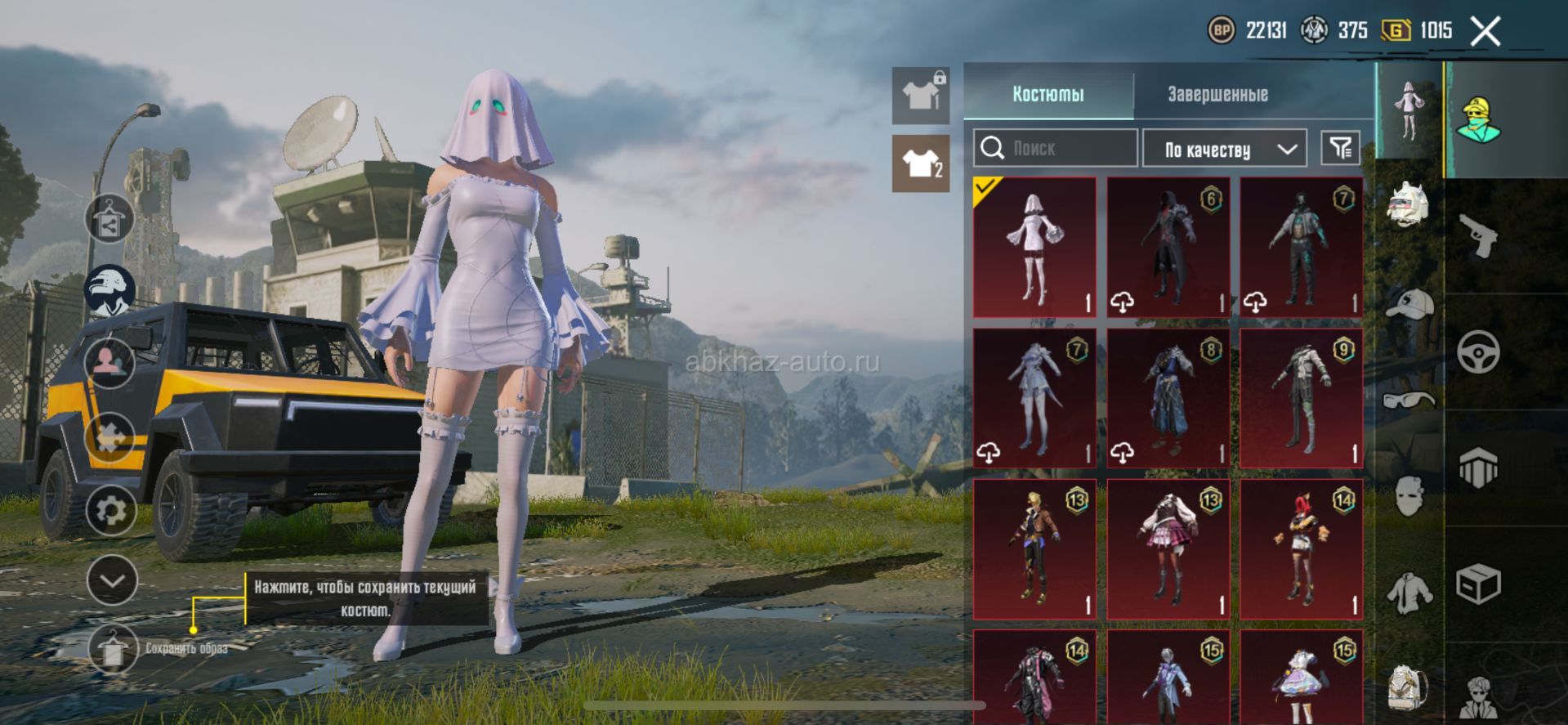Select the white ghost dress costume

tap(1034, 247)
